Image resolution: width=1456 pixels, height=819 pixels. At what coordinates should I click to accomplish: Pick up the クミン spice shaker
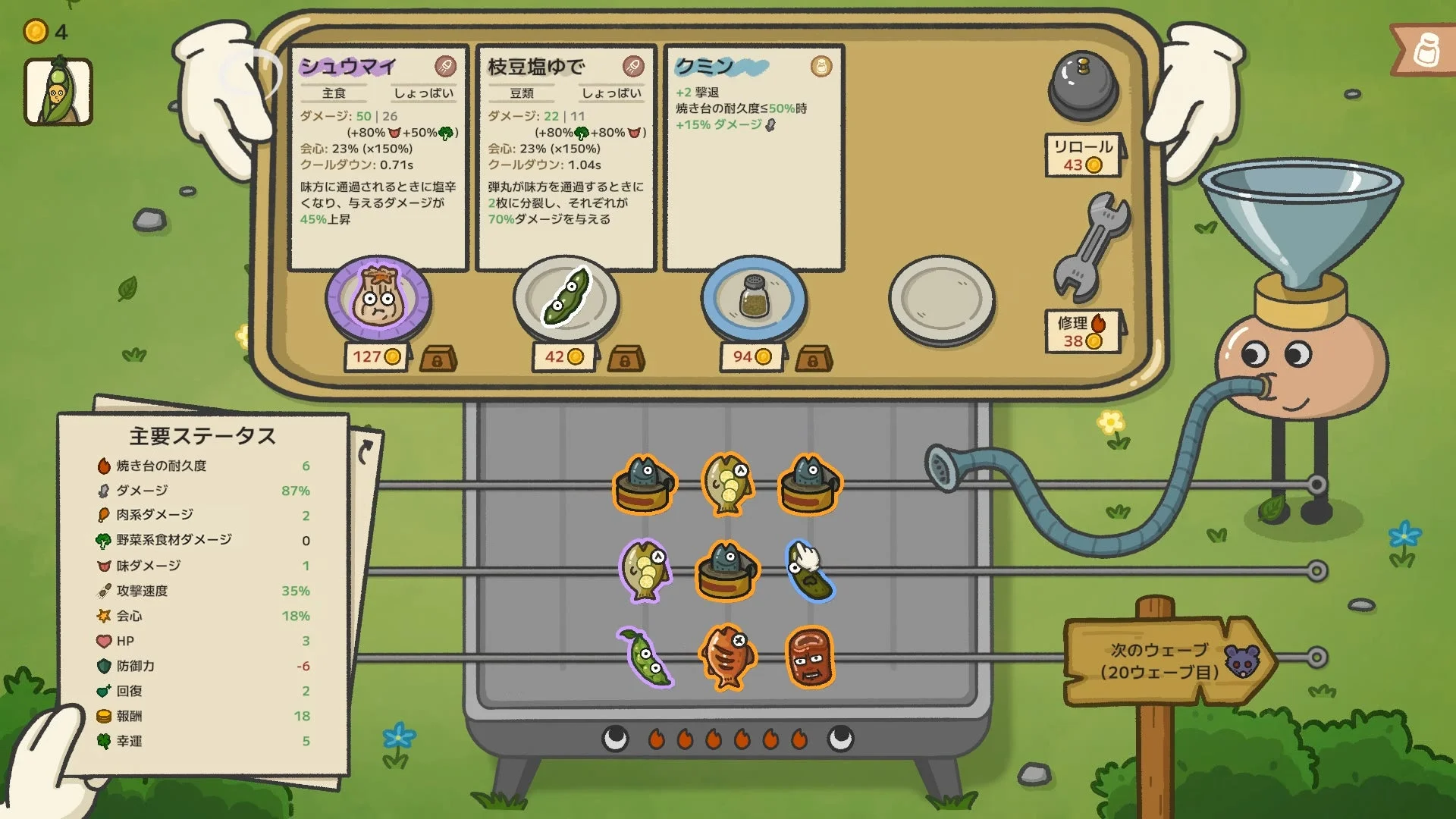coord(754,298)
